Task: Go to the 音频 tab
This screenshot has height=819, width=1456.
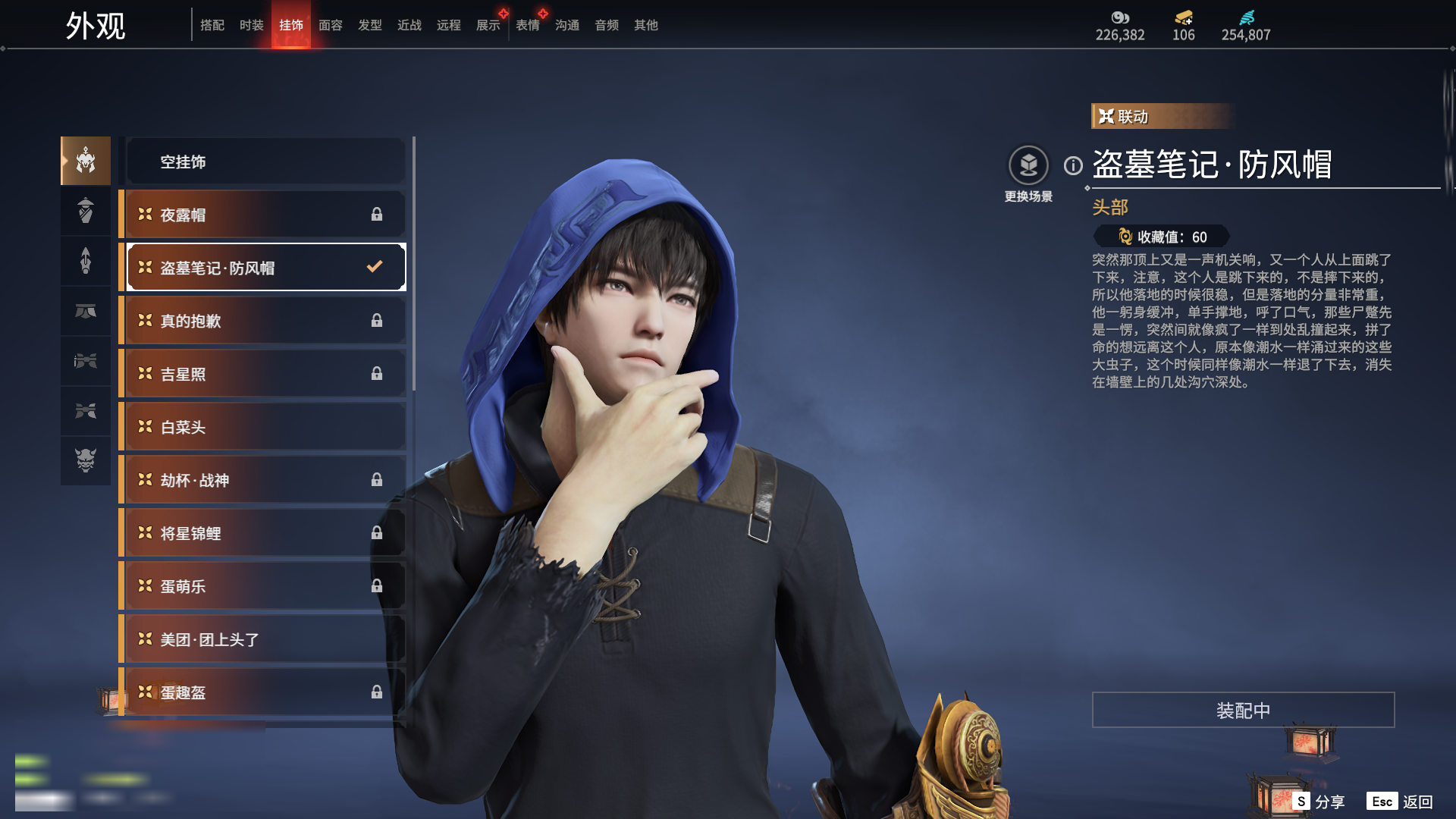Action: (x=607, y=25)
